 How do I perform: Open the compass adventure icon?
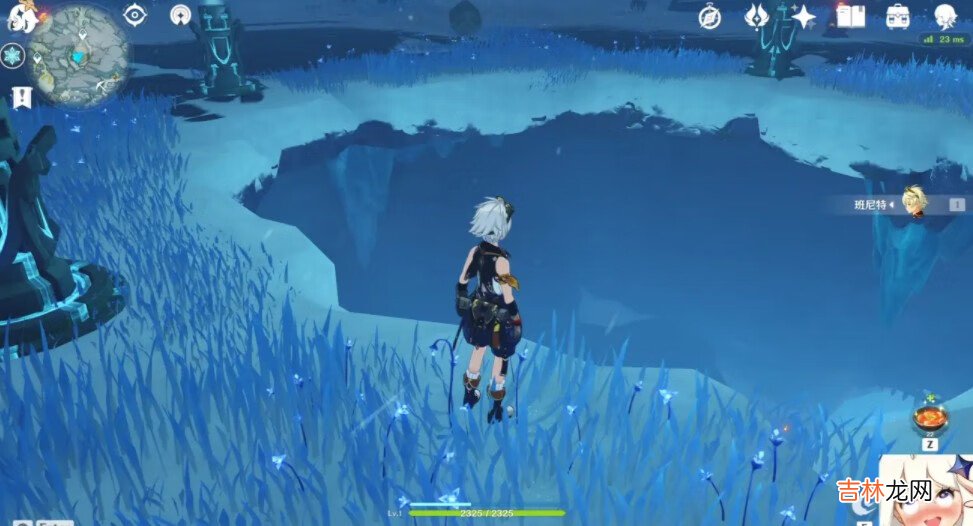(710, 16)
